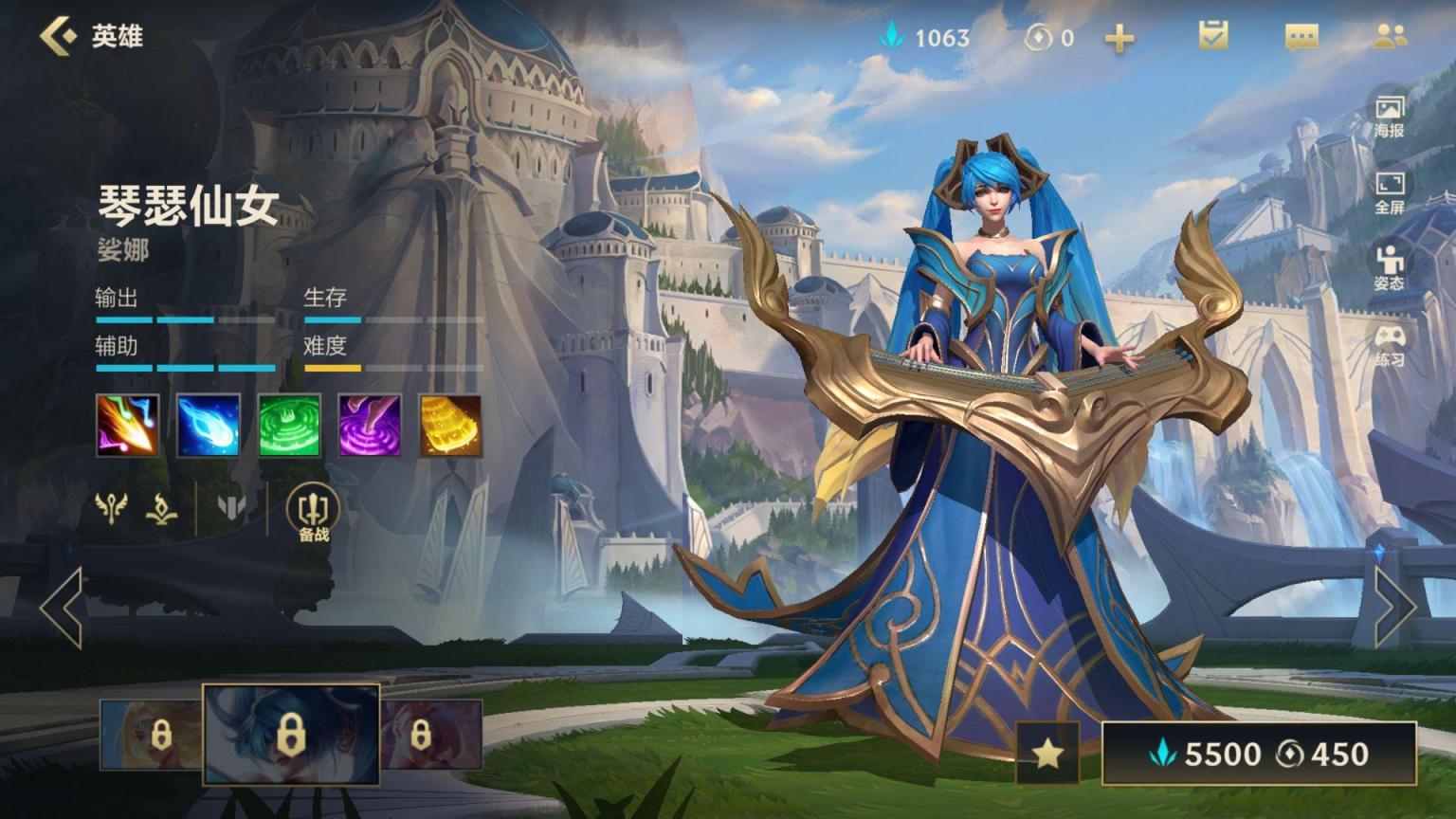Viewport: 1456px width, 819px height.
Task: Click the star favorite button
Action: click(x=1047, y=754)
